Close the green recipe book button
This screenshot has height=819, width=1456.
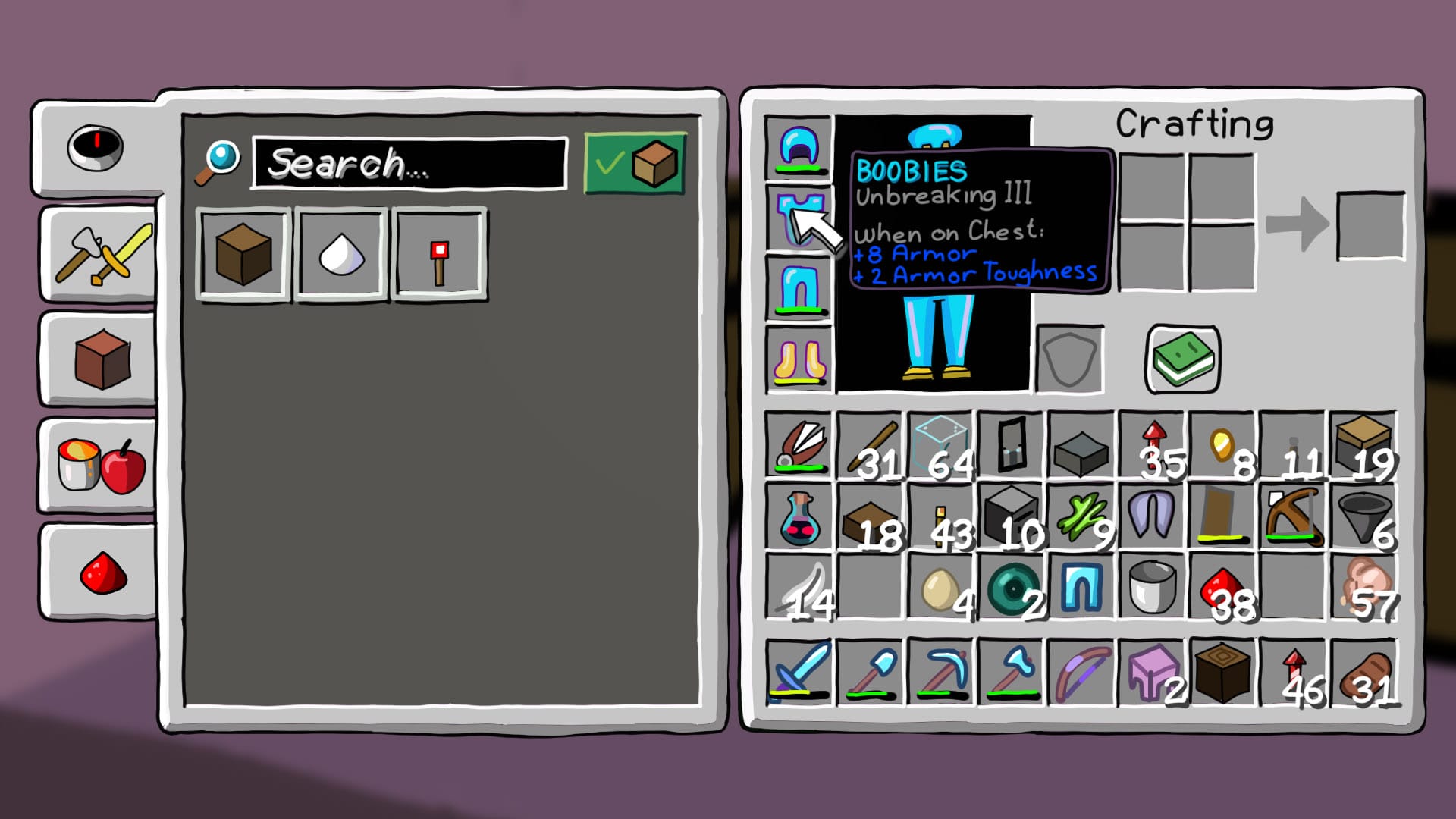tap(1182, 359)
